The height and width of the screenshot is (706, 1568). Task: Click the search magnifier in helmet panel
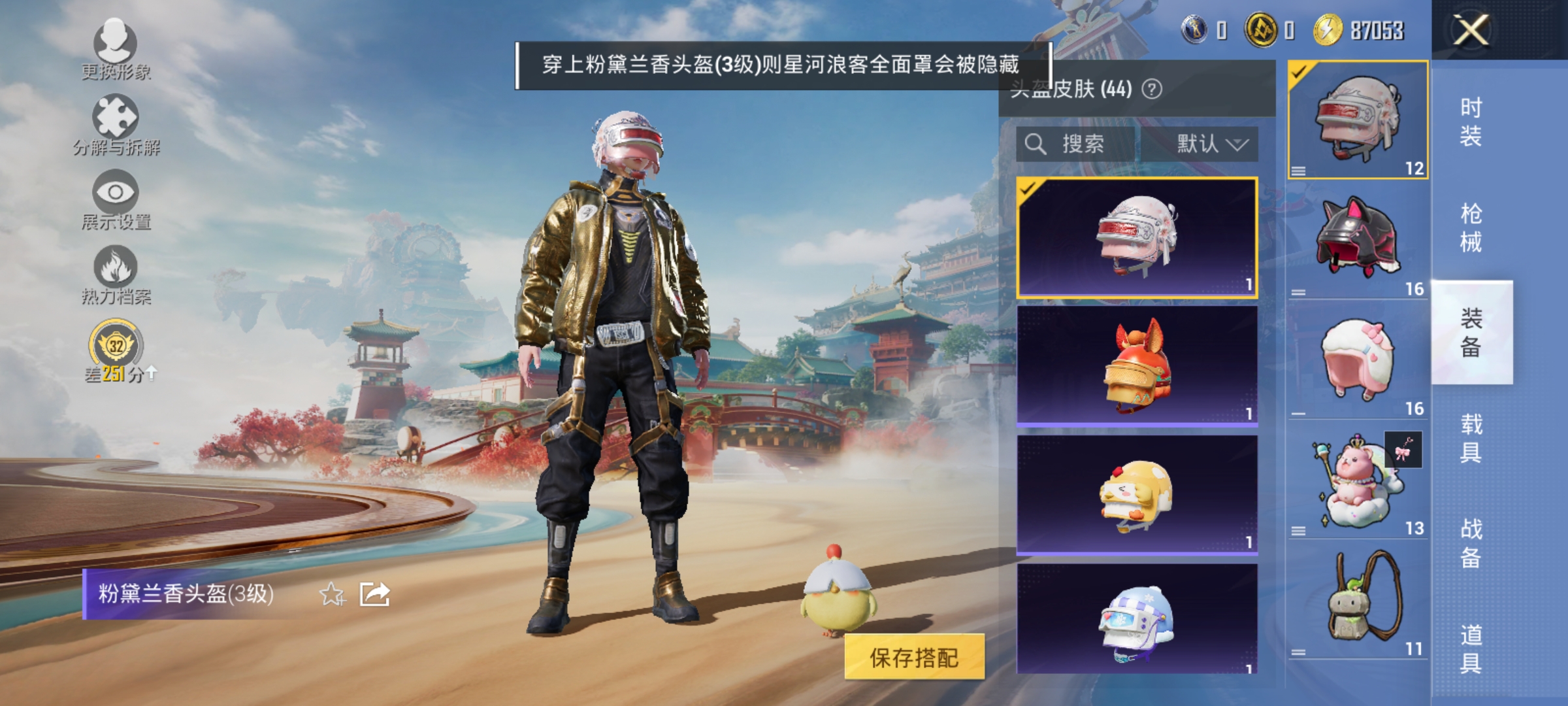1037,144
